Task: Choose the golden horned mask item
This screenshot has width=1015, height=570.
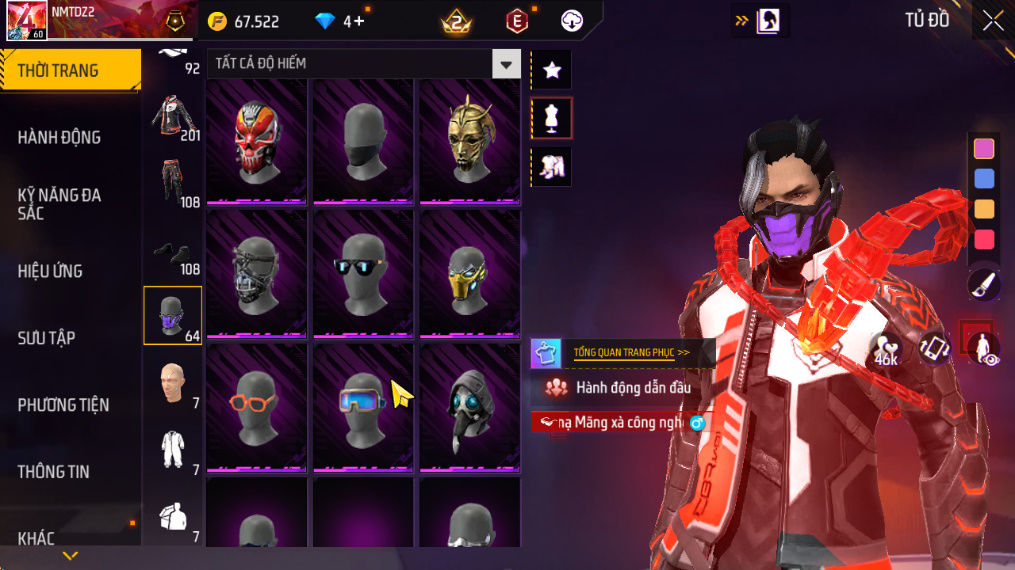Action: point(469,140)
